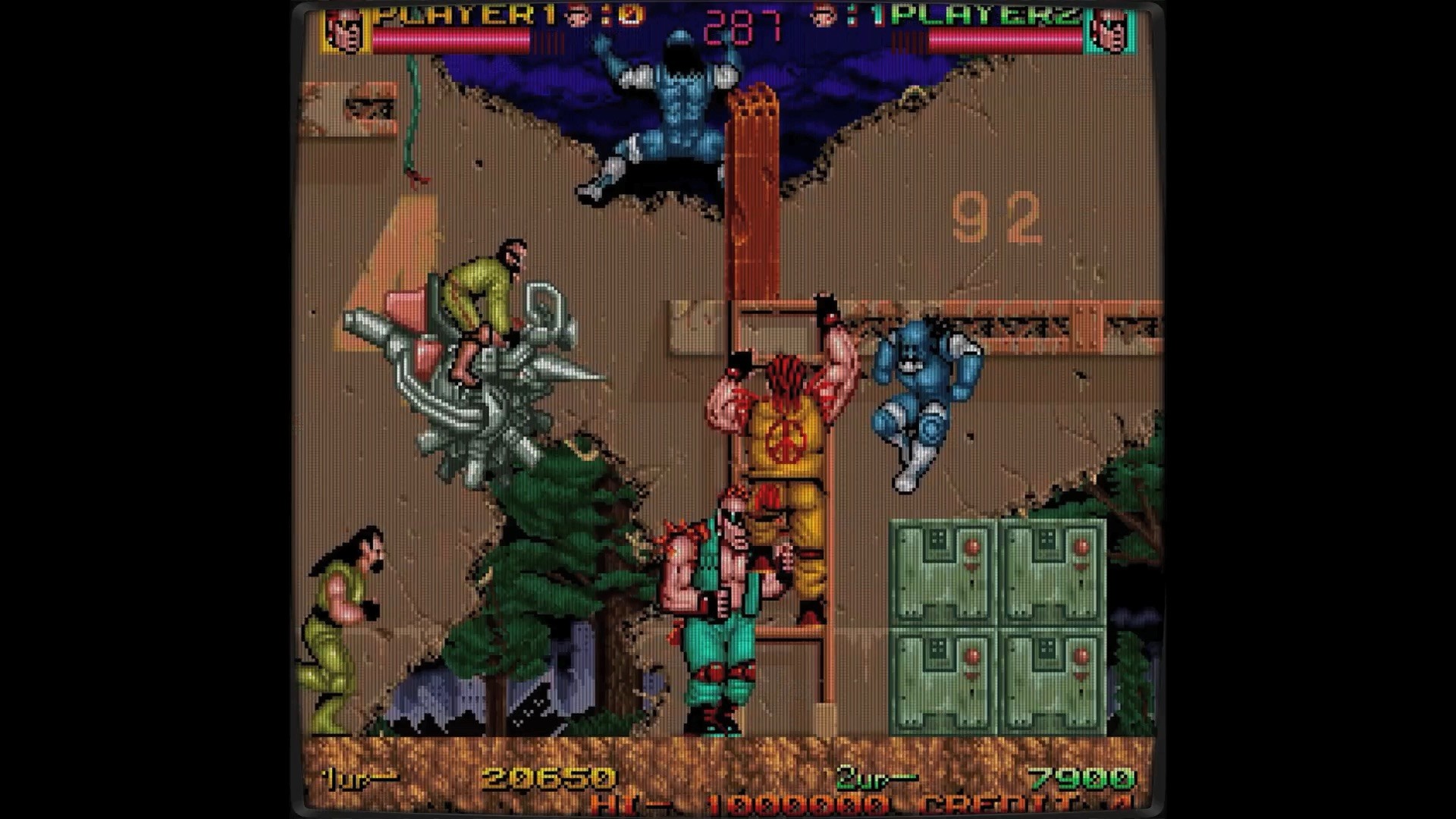Viewport: 1456px width, 819px height.
Task: Click the Player 1 face portrait icon
Action: pyautogui.click(x=349, y=32)
